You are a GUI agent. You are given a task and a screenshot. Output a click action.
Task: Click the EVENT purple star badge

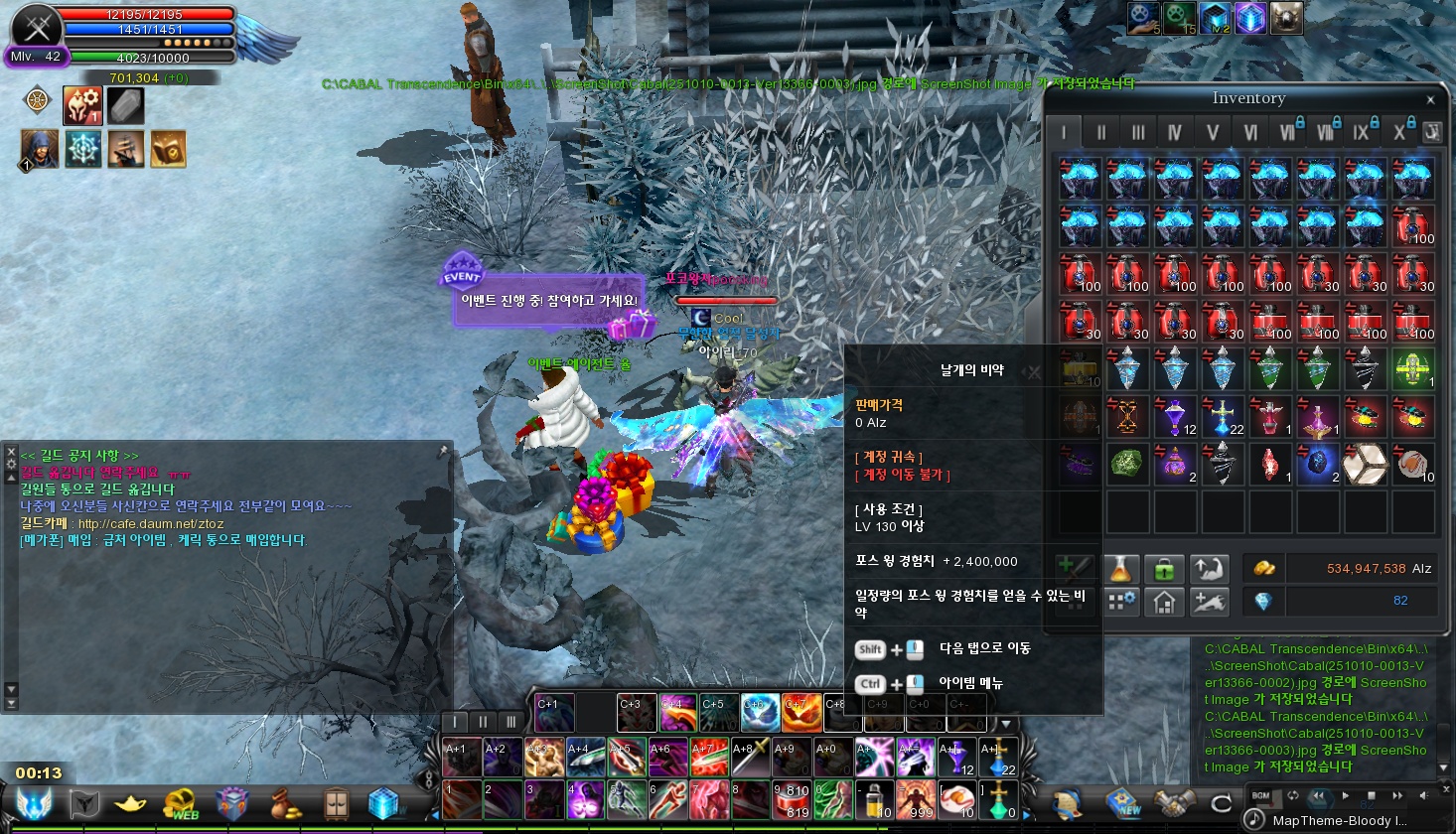462,270
